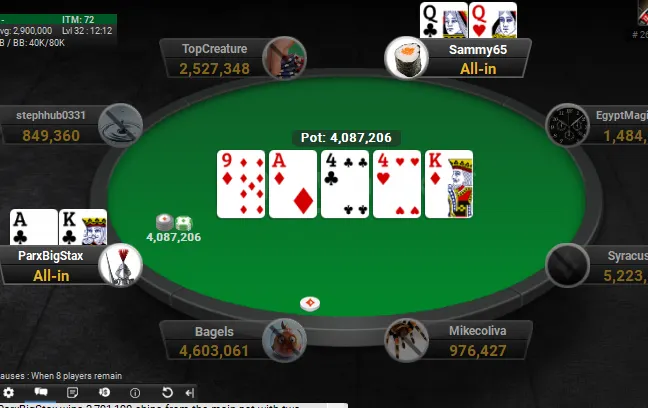Select Mikecoliva's player name plate
Image resolution: width=648 pixels, height=408 pixels.
point(474,341)
